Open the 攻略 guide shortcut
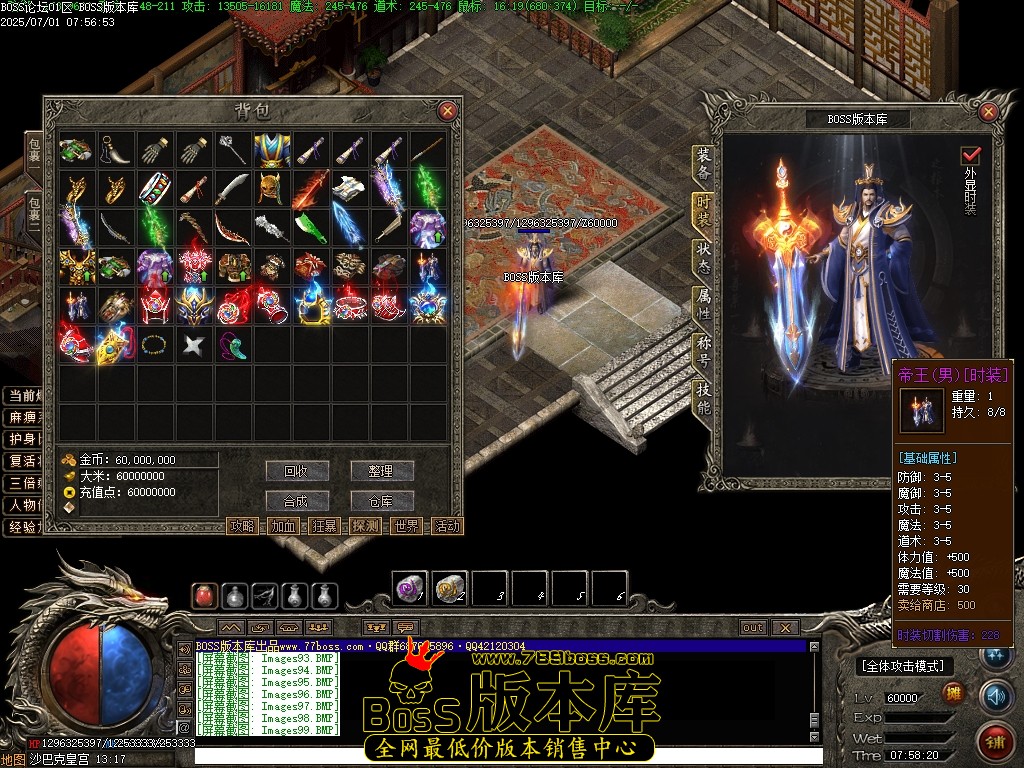Viewport: 1024px width, 768px height. tap(243, 526)
